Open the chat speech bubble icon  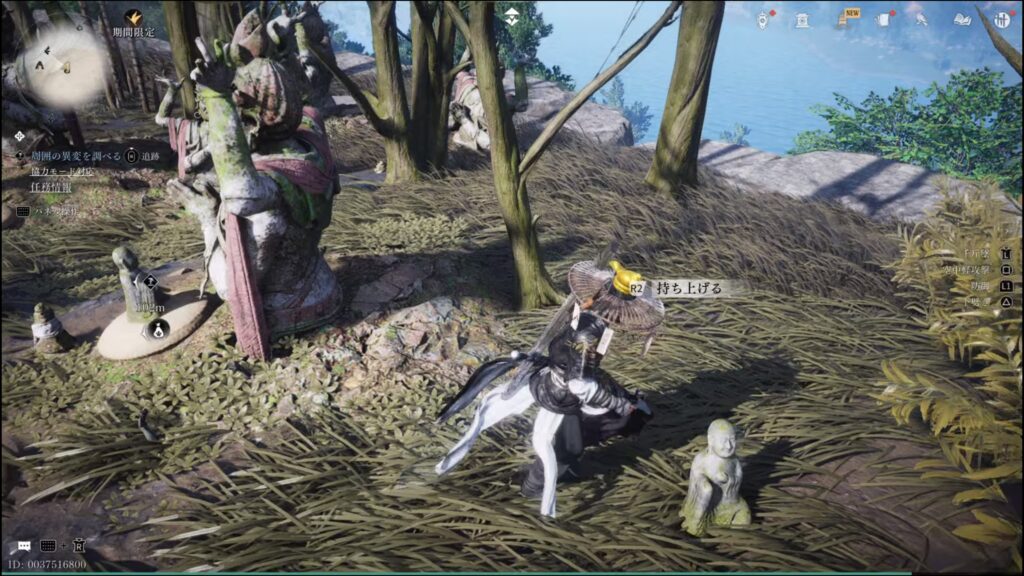point(23,546)
